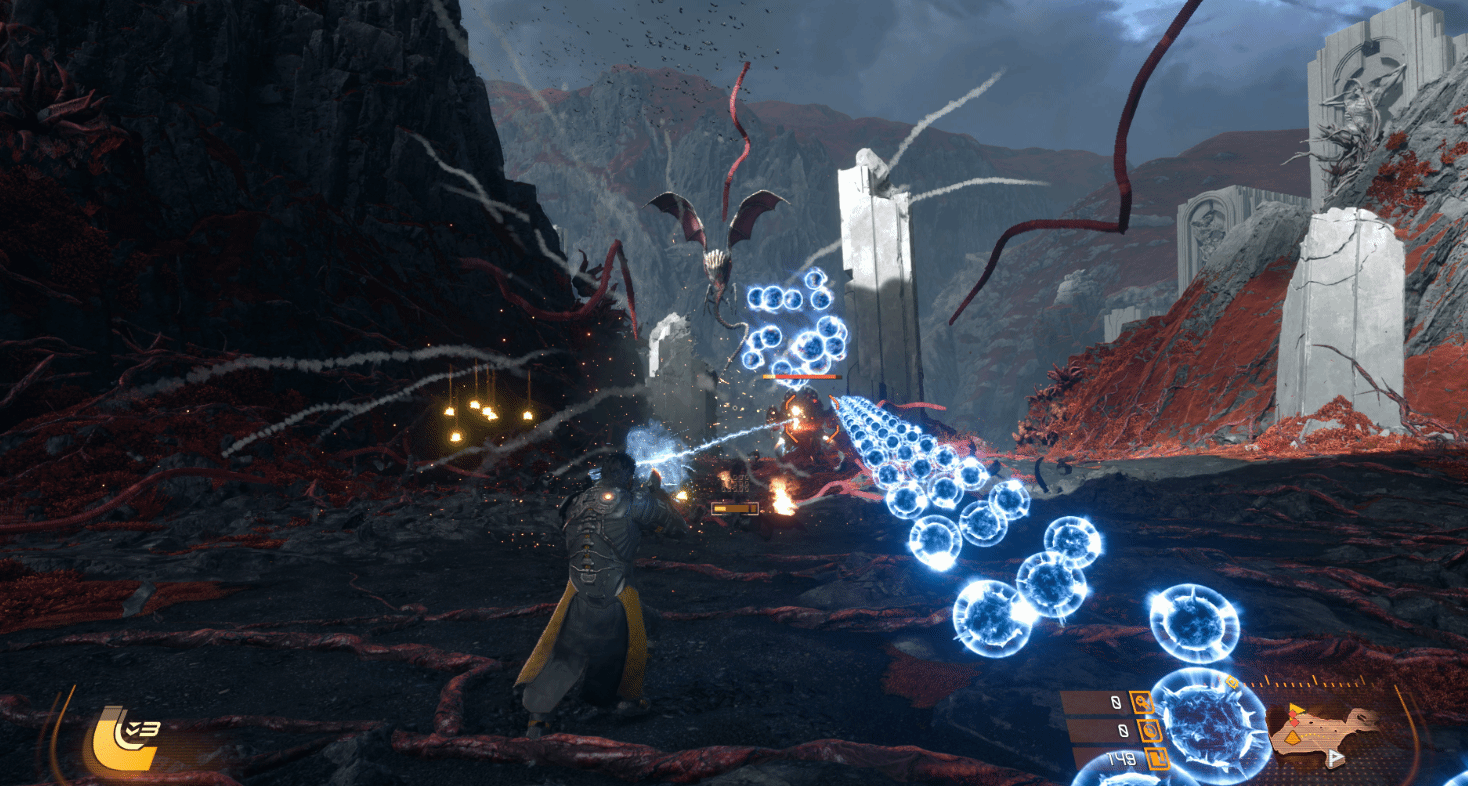Screen dimensions: 1468x786
Task: Select the key resource icon
Action: 1140,702
